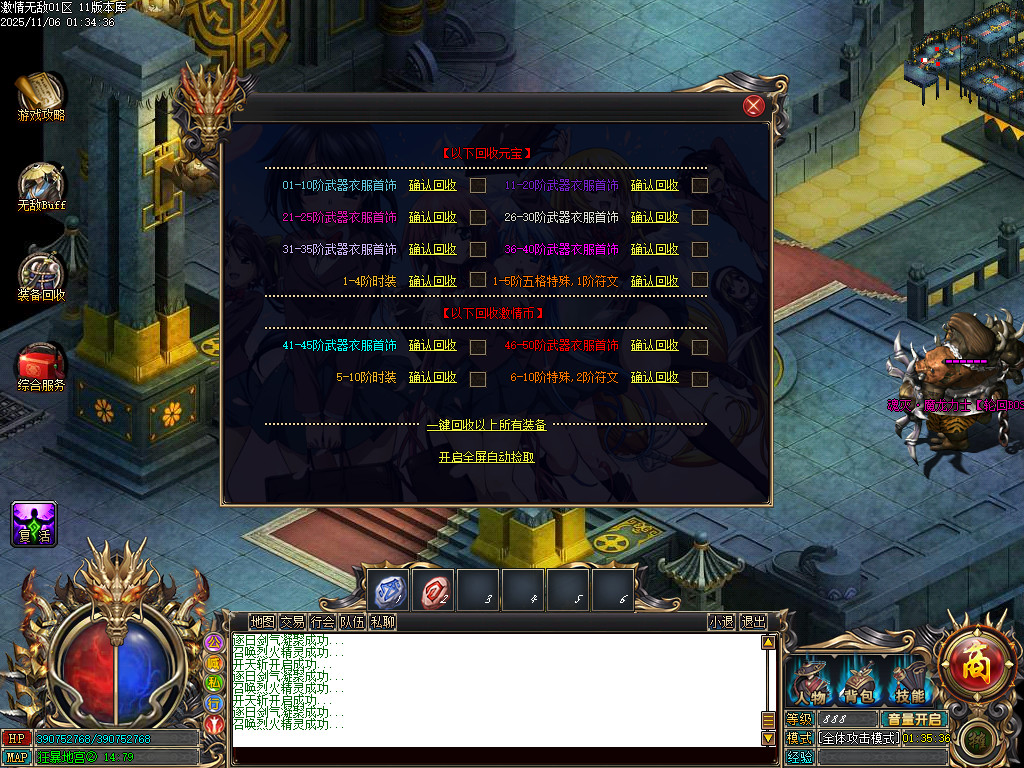Open the 综合服务 red chest icon
The image size is (1024, 768).
(40, 364)
